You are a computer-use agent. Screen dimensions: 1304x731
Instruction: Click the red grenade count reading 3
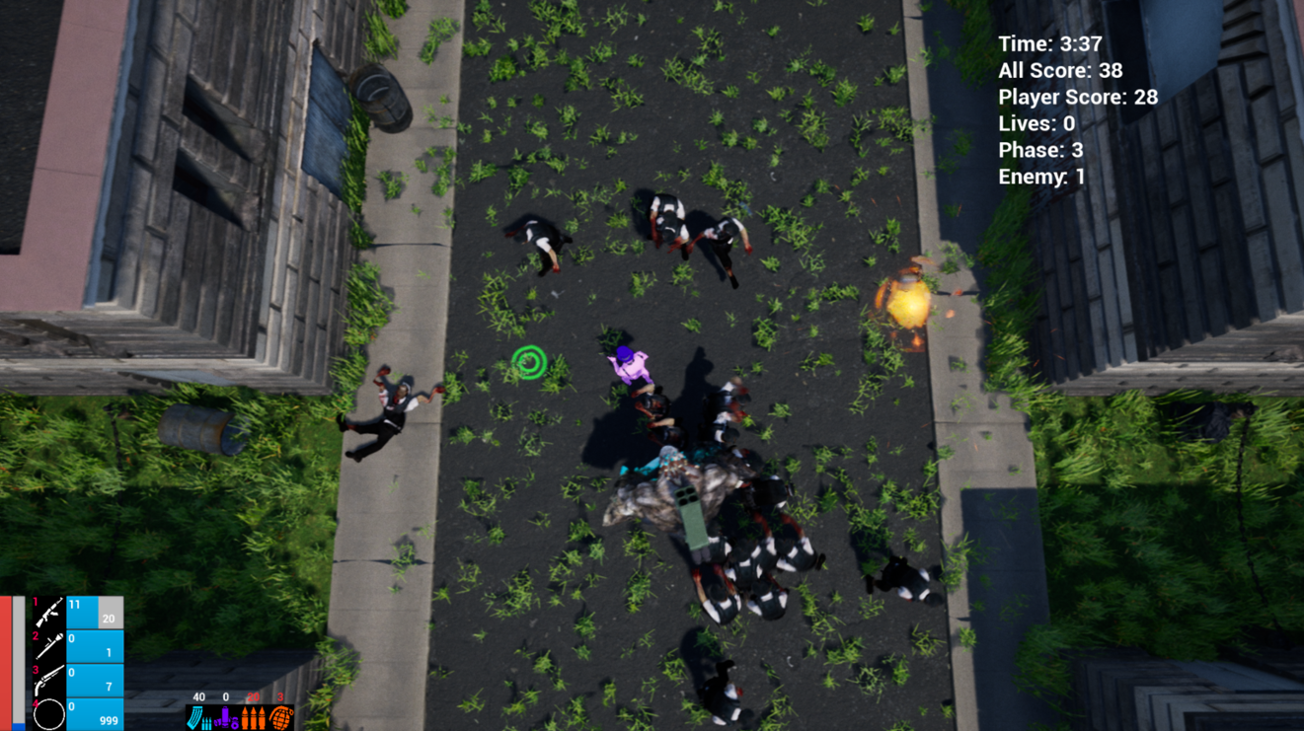[280, 697]
